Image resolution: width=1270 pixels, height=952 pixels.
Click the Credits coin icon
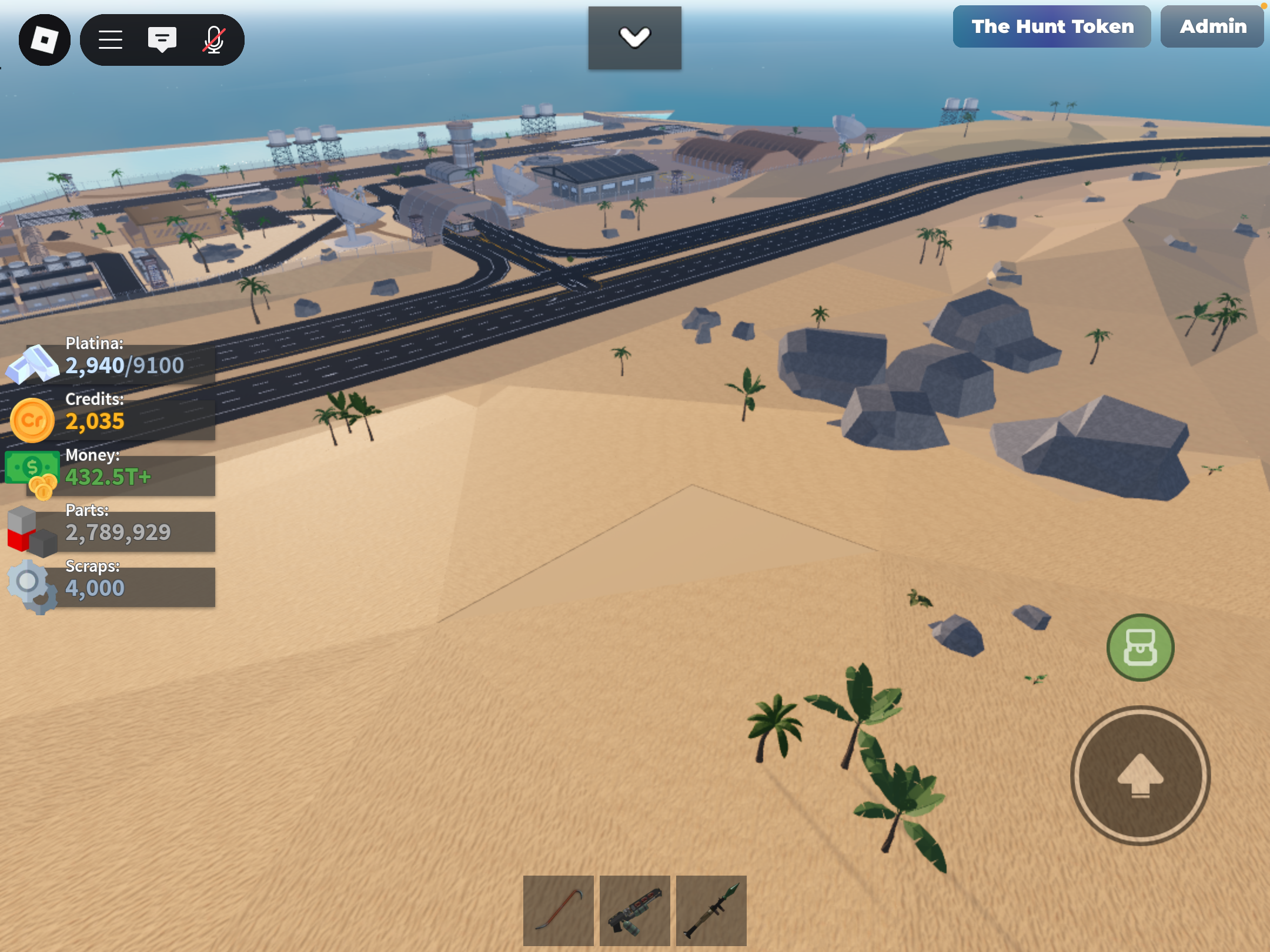pyautogui.click(x=32, y=419)
